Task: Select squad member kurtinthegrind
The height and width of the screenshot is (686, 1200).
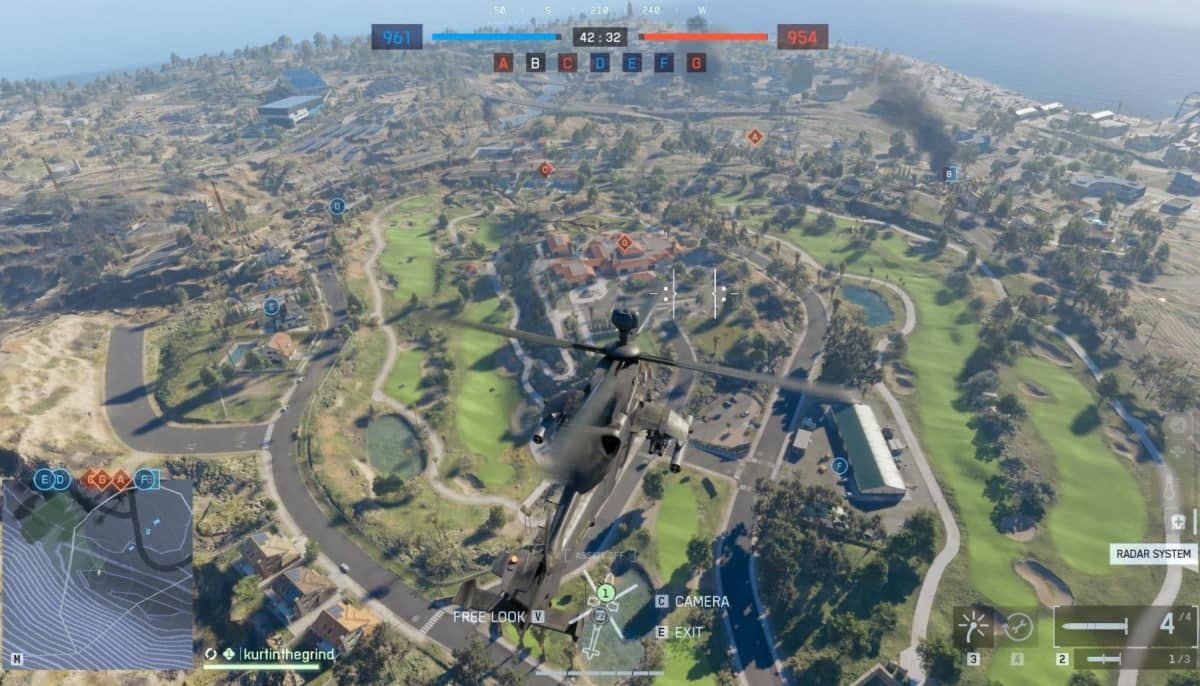Action: point(288,654)
